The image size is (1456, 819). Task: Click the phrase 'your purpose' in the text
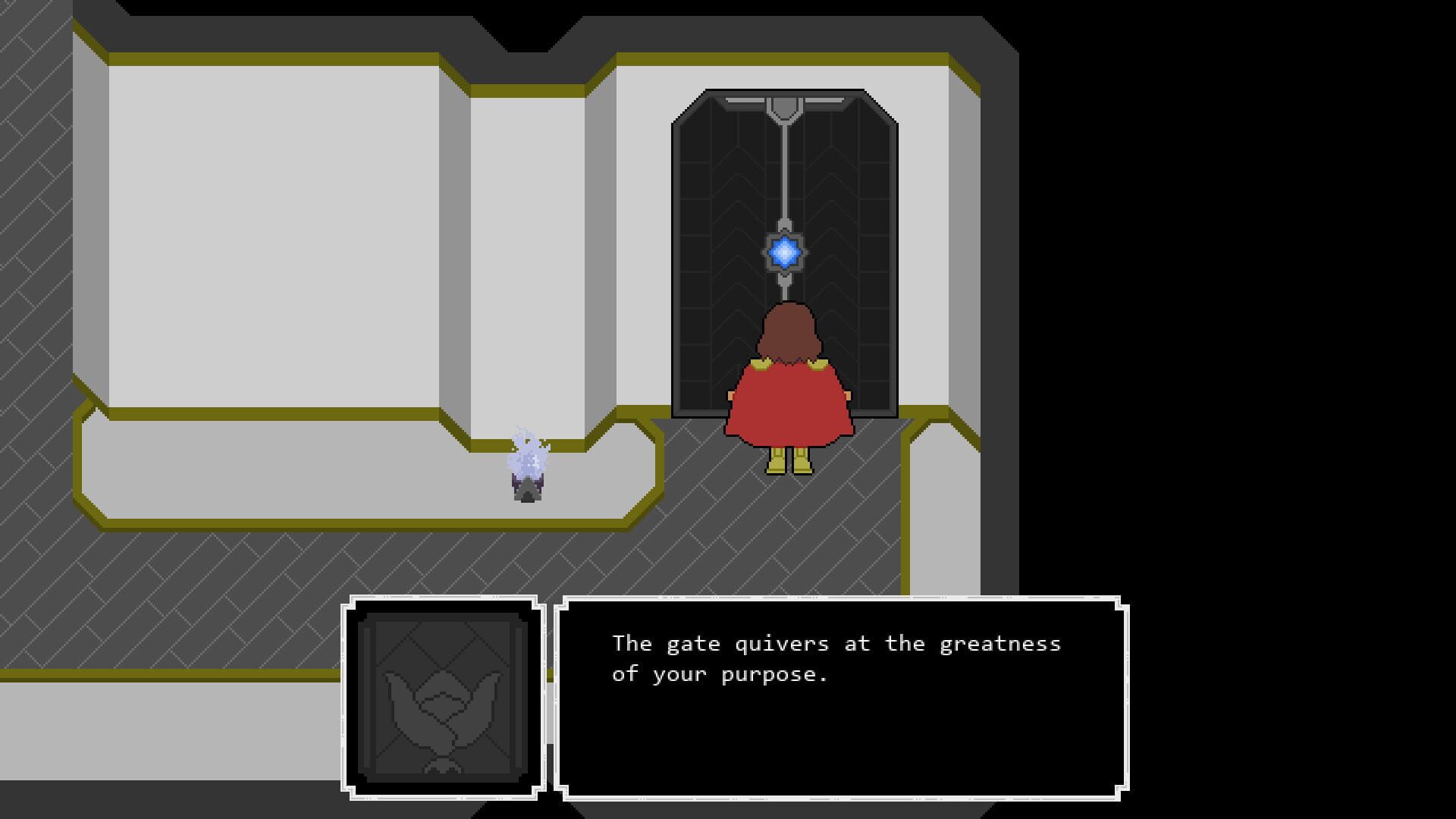click(751, 672)
